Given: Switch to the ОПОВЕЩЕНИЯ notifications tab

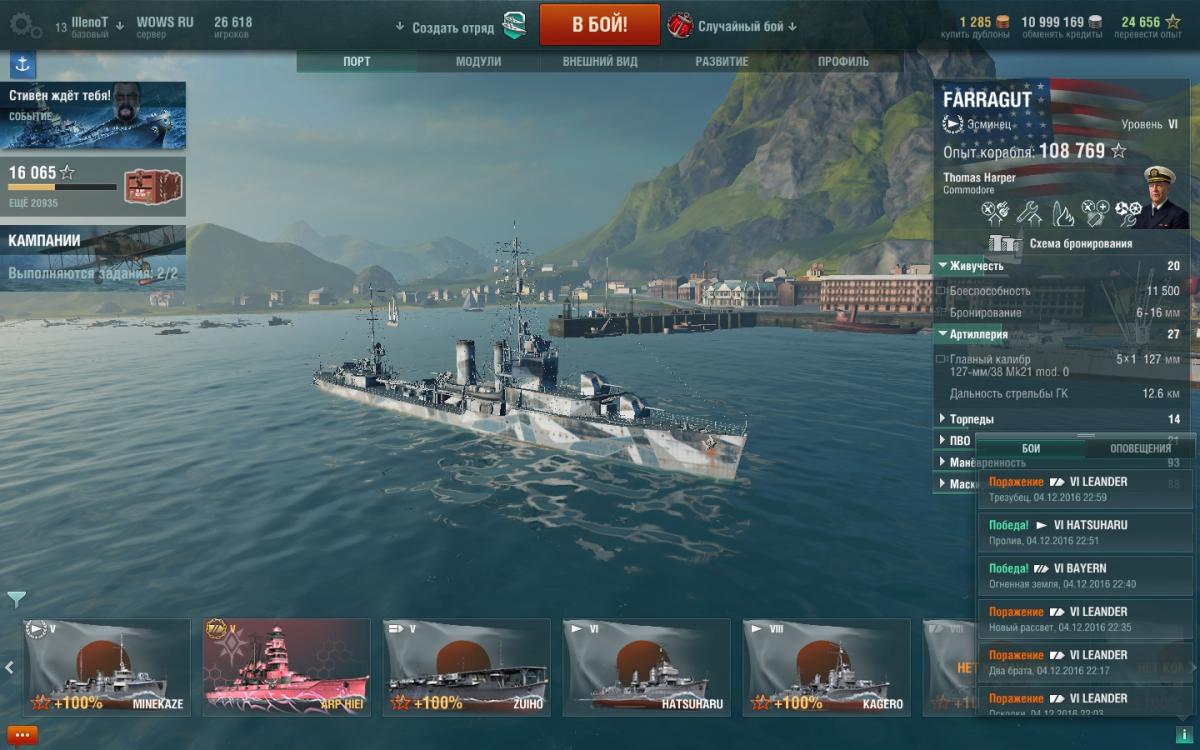Looking at the screenshot, I should click(1140, 448).
